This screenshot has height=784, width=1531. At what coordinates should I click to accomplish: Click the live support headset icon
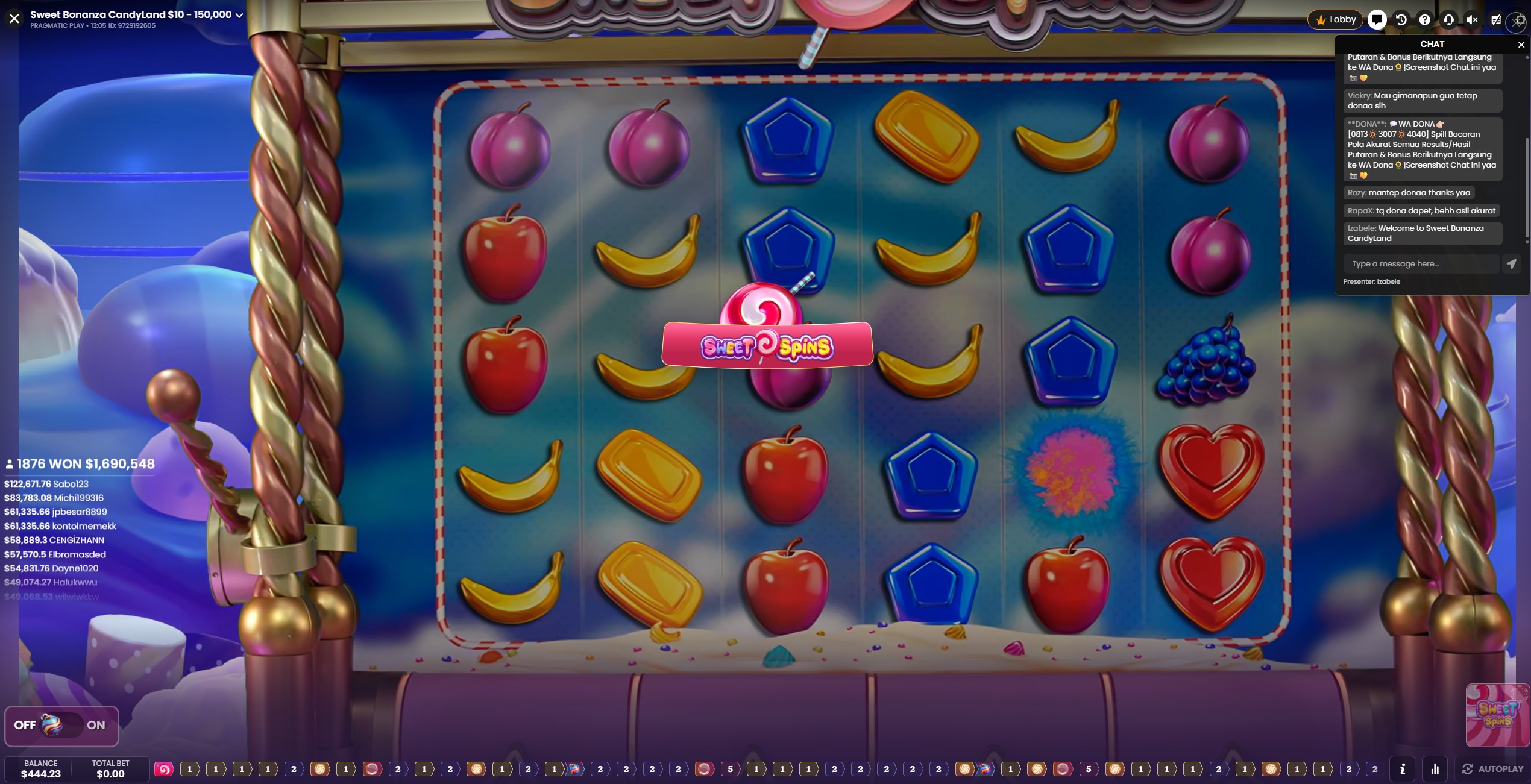pos(1448,19)
